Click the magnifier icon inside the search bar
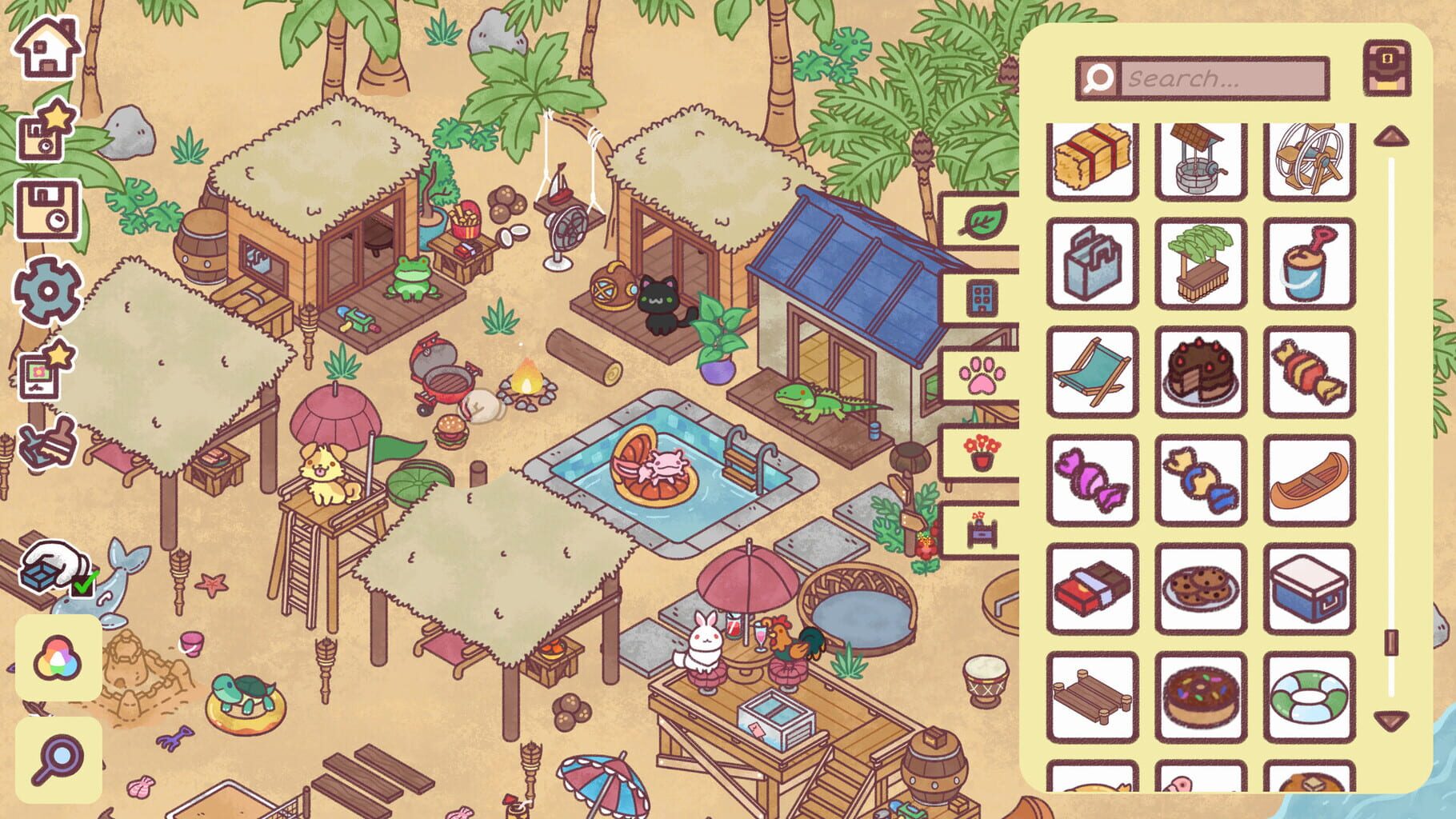 [1099, 78]
